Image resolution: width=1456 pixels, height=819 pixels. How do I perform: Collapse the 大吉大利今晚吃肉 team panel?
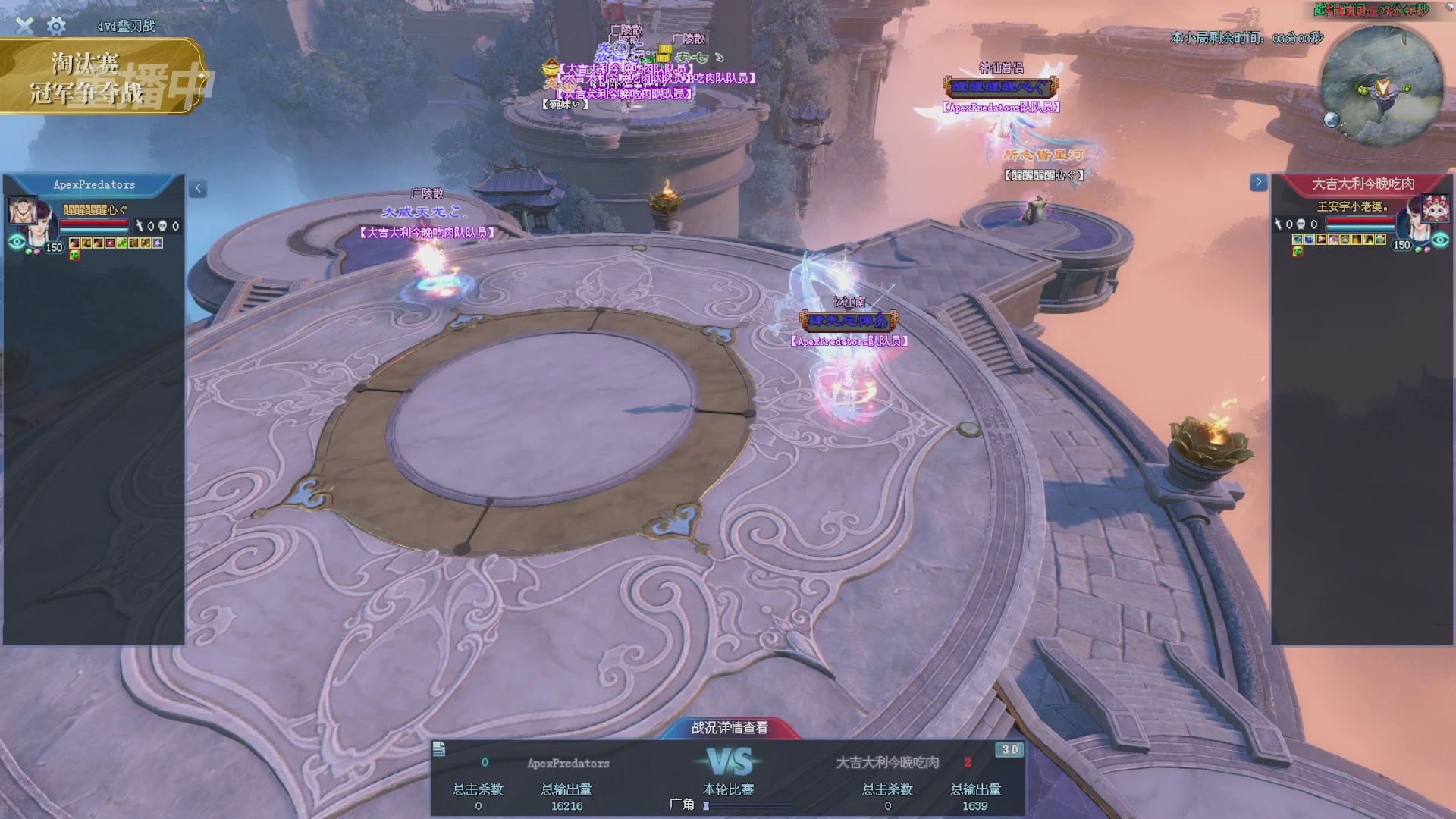pos(1258,182)
